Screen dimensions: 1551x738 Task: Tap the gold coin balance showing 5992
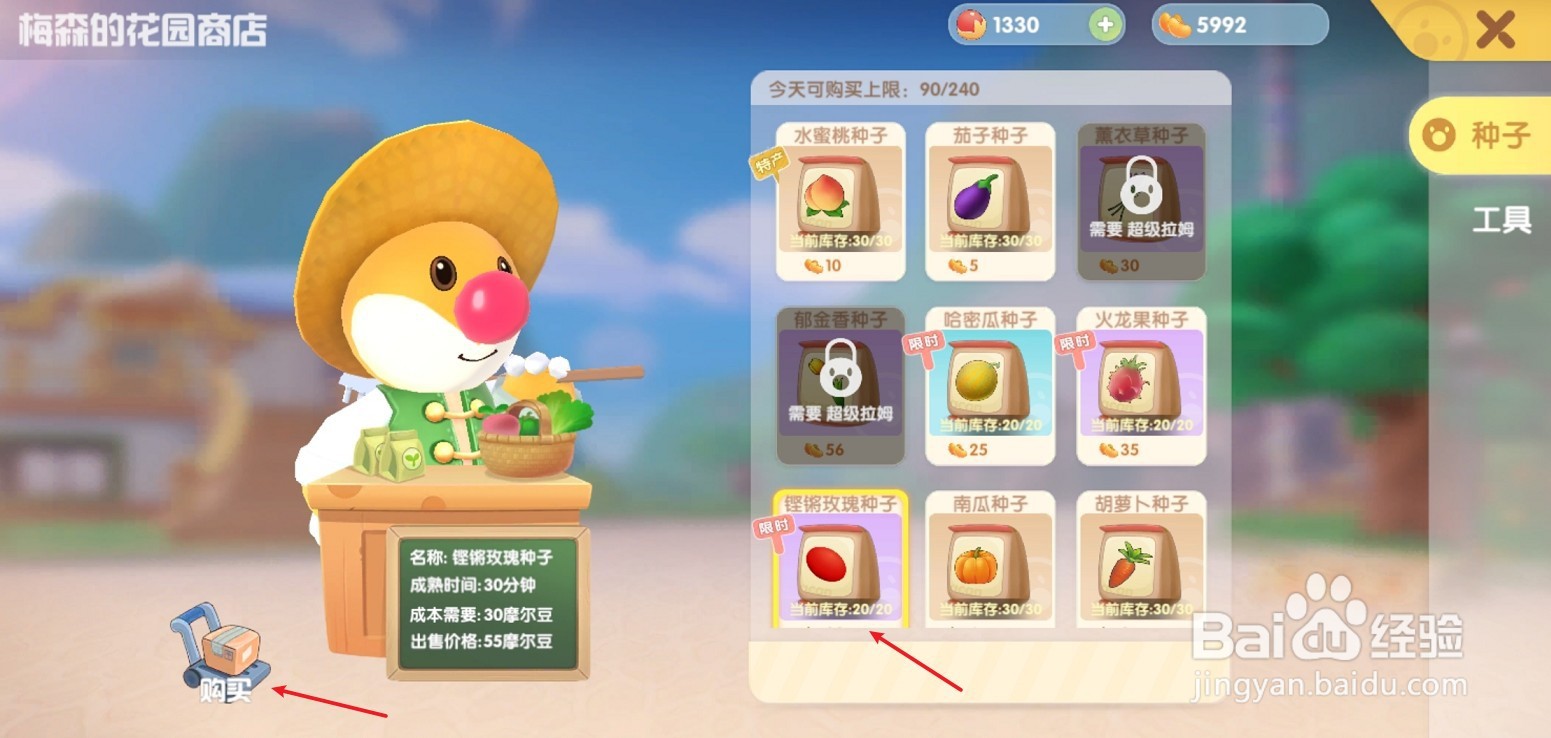(x=1238, y=24)
